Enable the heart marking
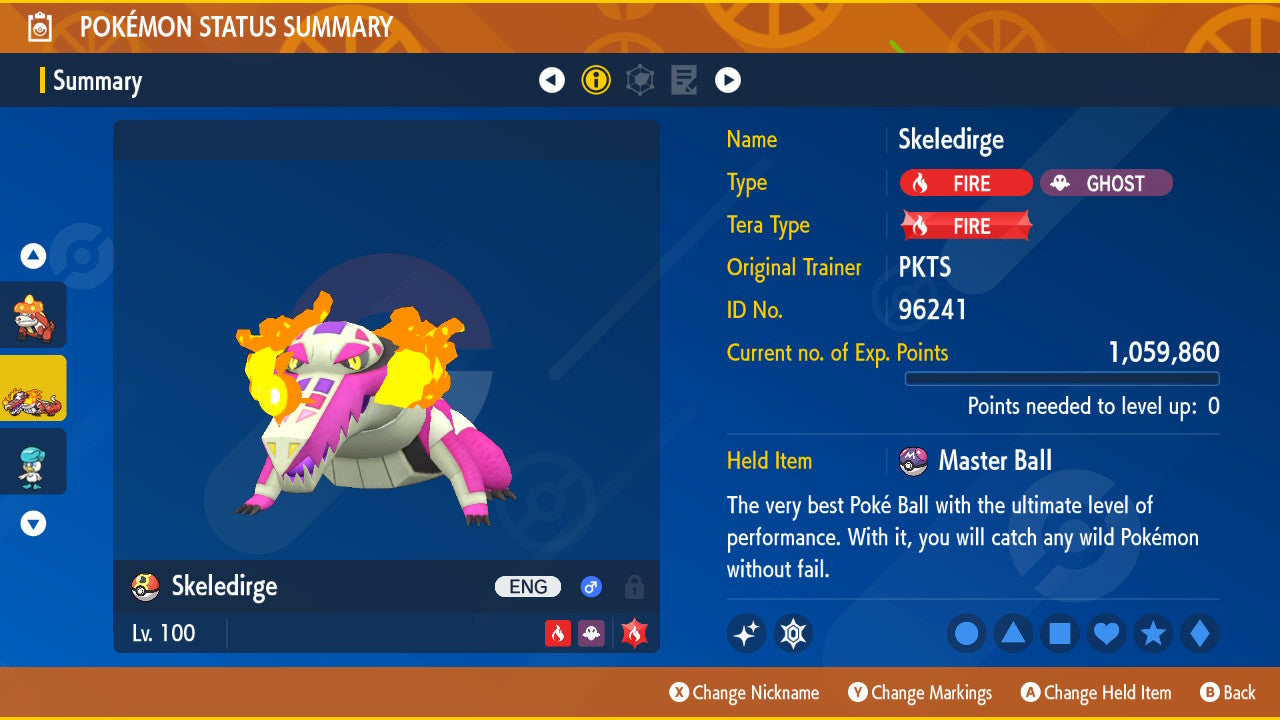Screen dimensions: 1280x720 1106,633
